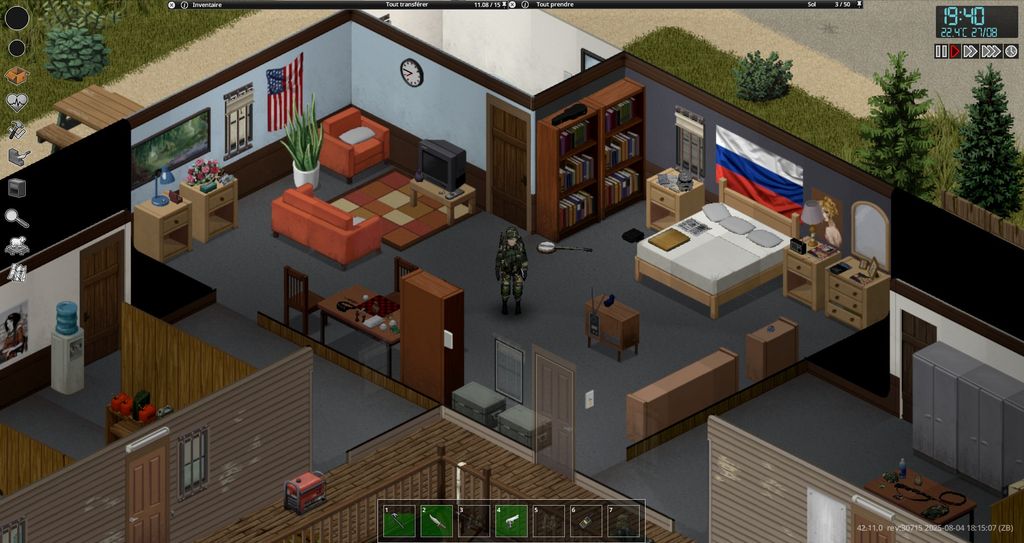This screenshot has width=1024, height=543.
Task: Activate triple fast-forward speed
Action: pos(991,51)
